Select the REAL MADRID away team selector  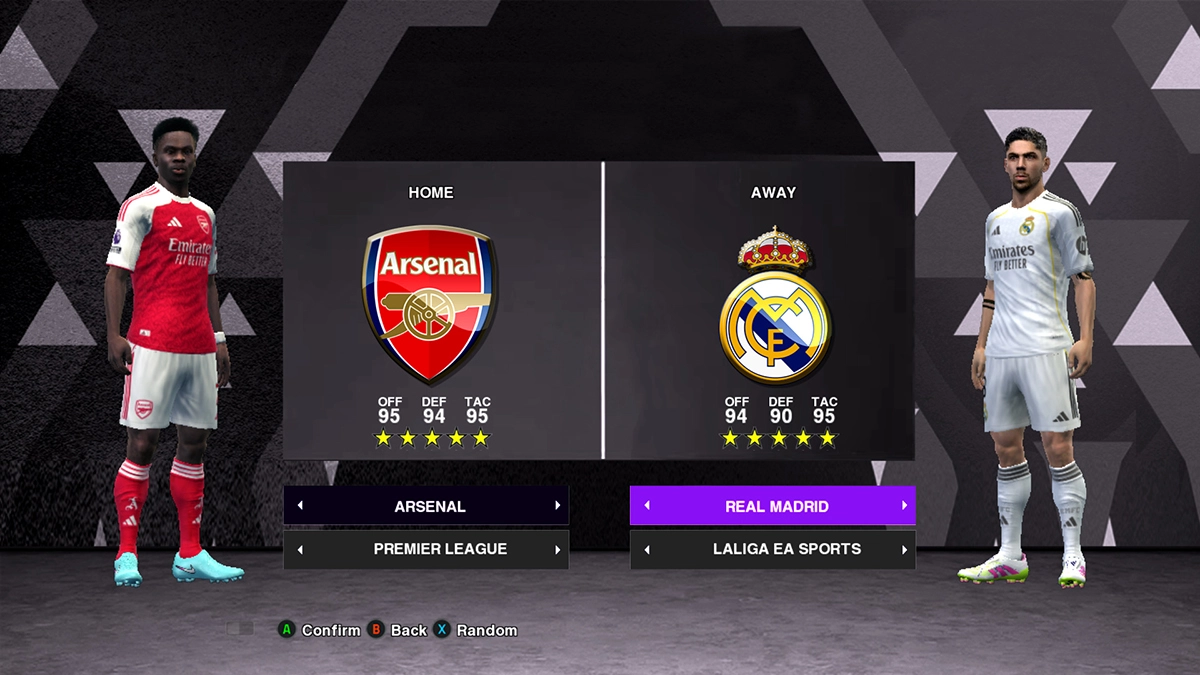tap(776, 506)
